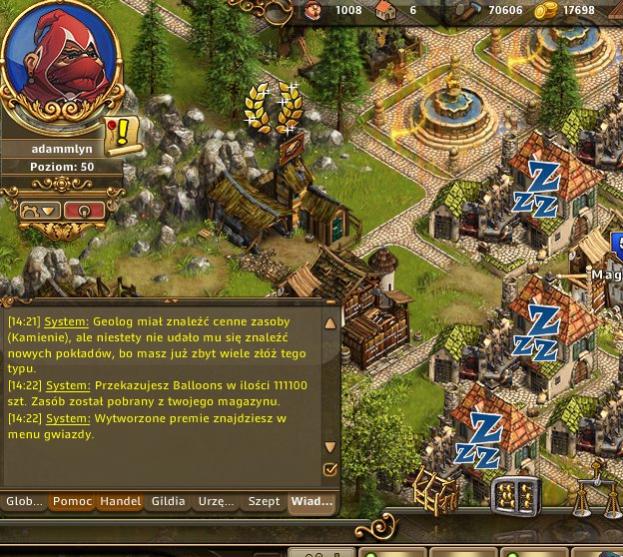Toggle the chat window checkbox
Viewport: 623px width, 557px height.
pos(331,469)
